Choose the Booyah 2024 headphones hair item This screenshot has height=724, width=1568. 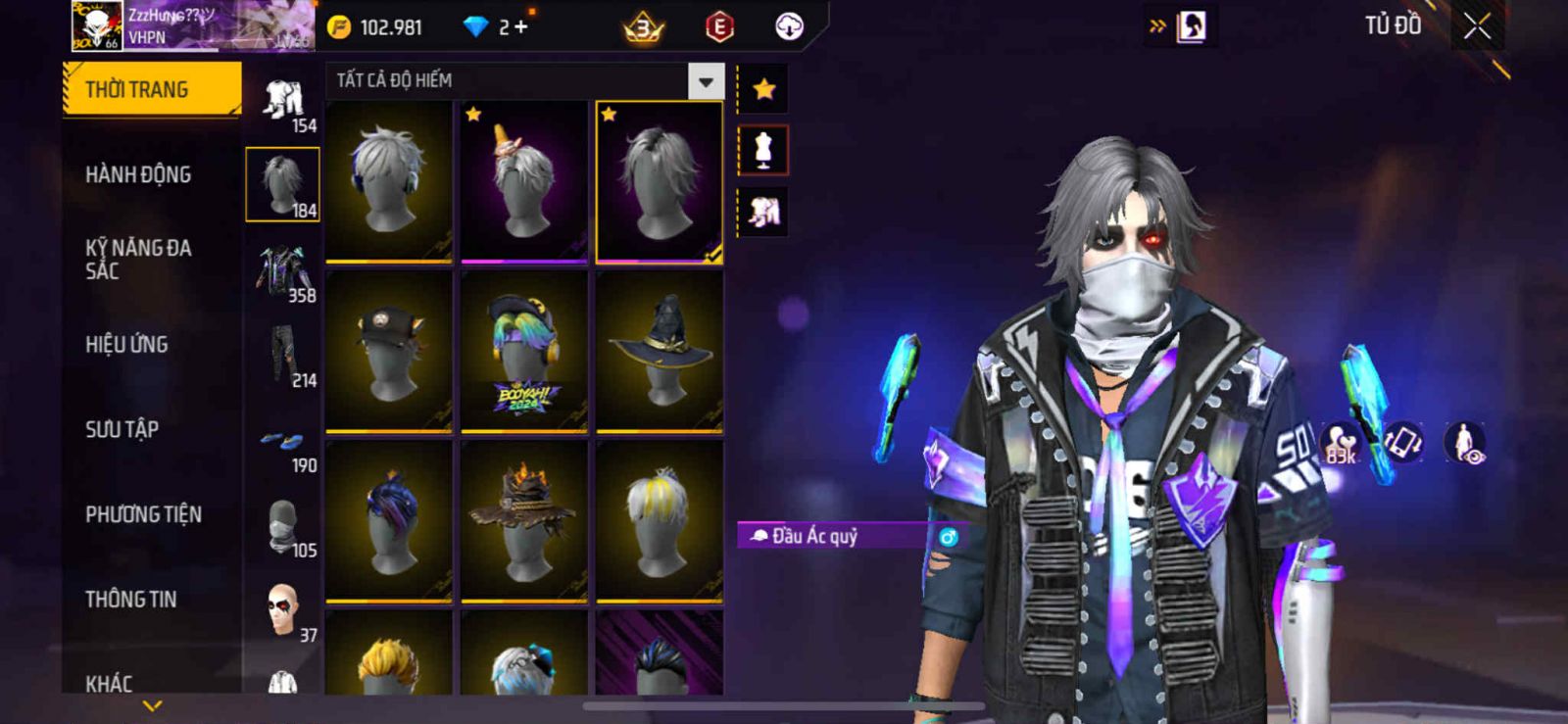[524, 351]
